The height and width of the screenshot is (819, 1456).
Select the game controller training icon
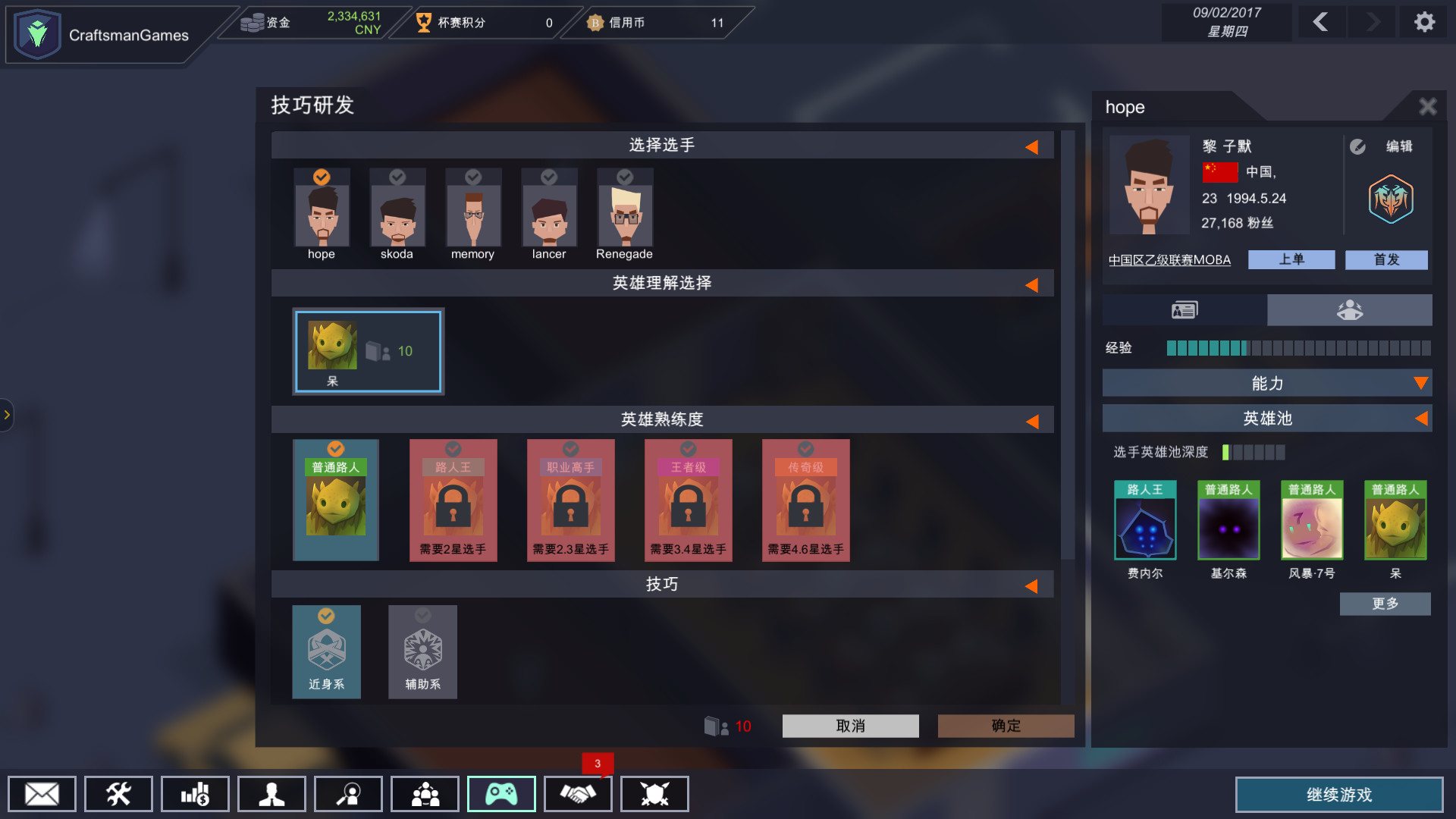(x=501, y=793)
